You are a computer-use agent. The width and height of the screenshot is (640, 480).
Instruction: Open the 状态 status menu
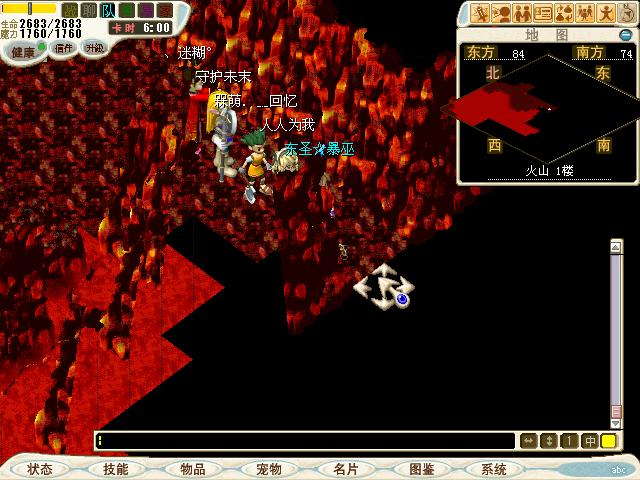(40, 469)
